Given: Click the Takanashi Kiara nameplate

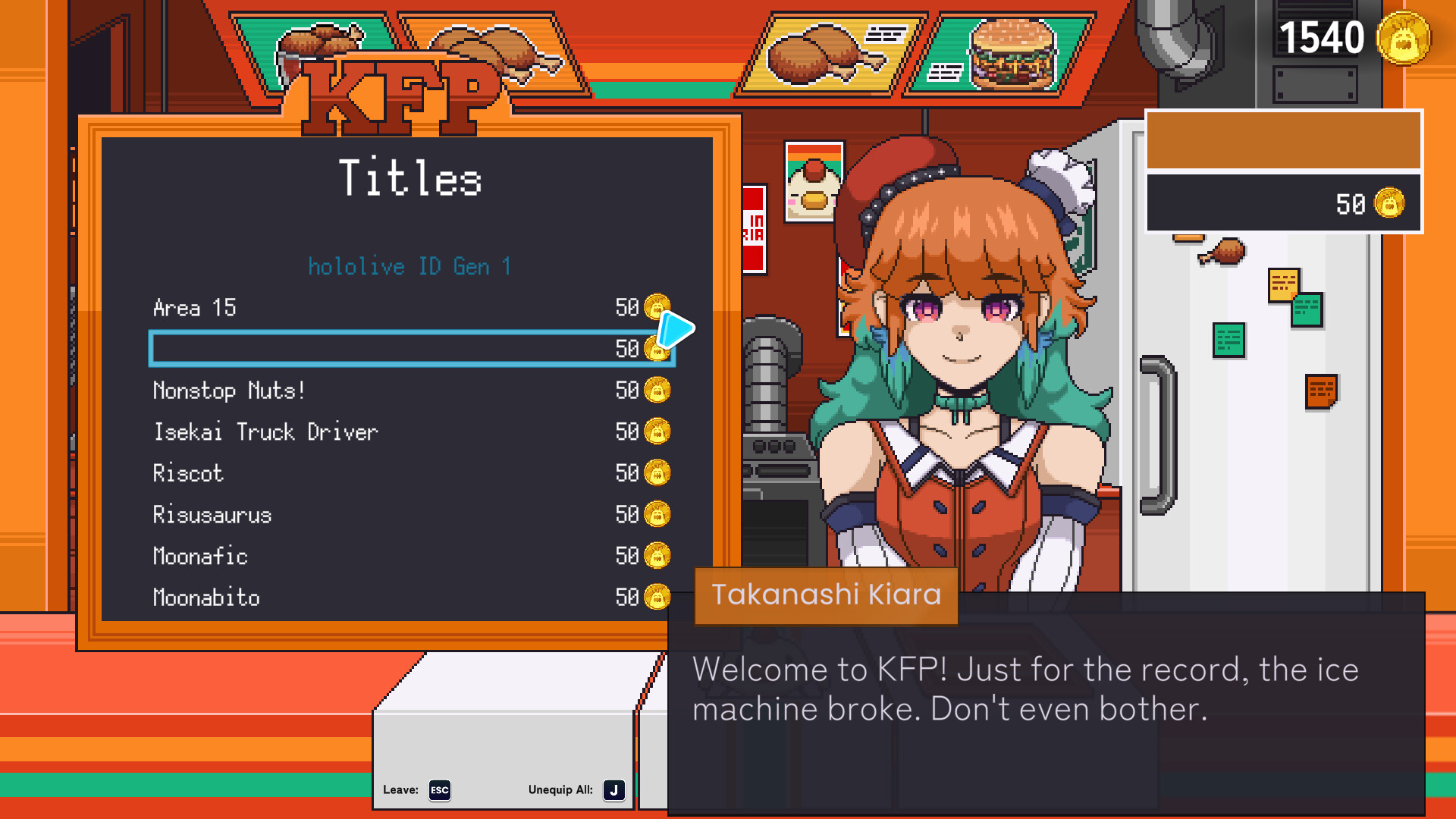Looking at the screenshot, I should (826, 596).
